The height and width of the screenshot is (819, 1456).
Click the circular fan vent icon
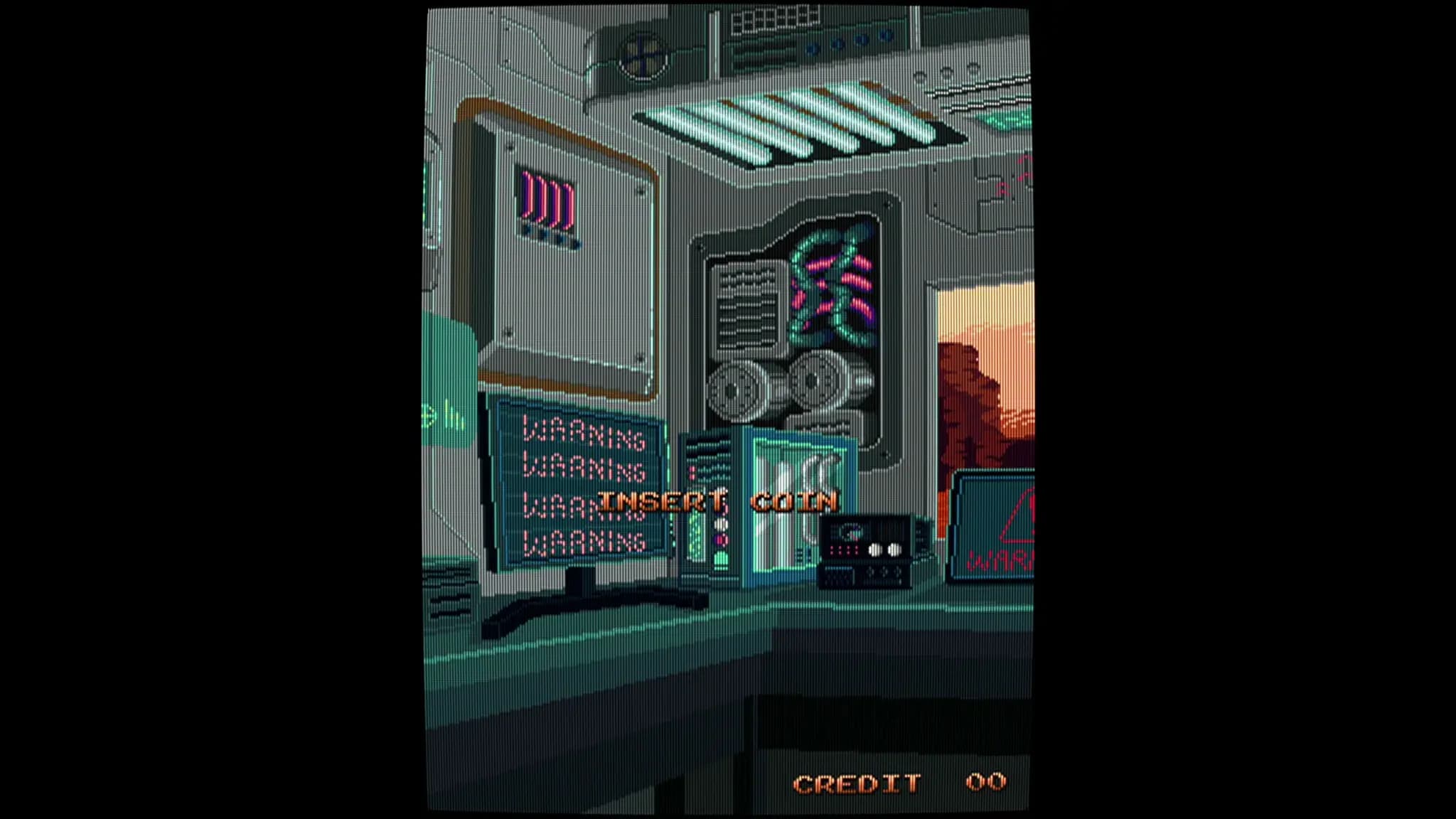tap(643, 55)
